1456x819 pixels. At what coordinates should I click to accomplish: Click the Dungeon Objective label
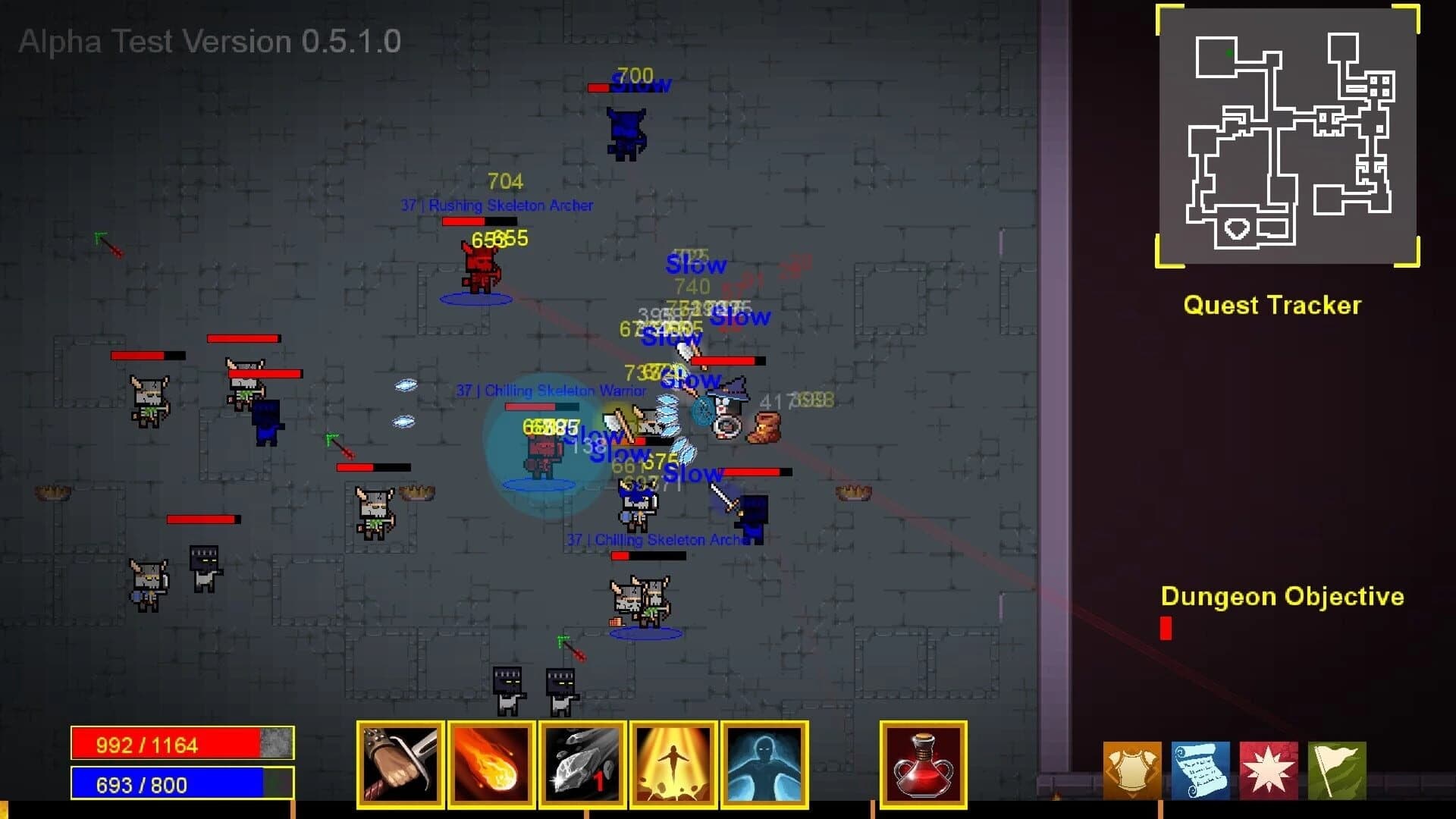[x=1283, y=597]
